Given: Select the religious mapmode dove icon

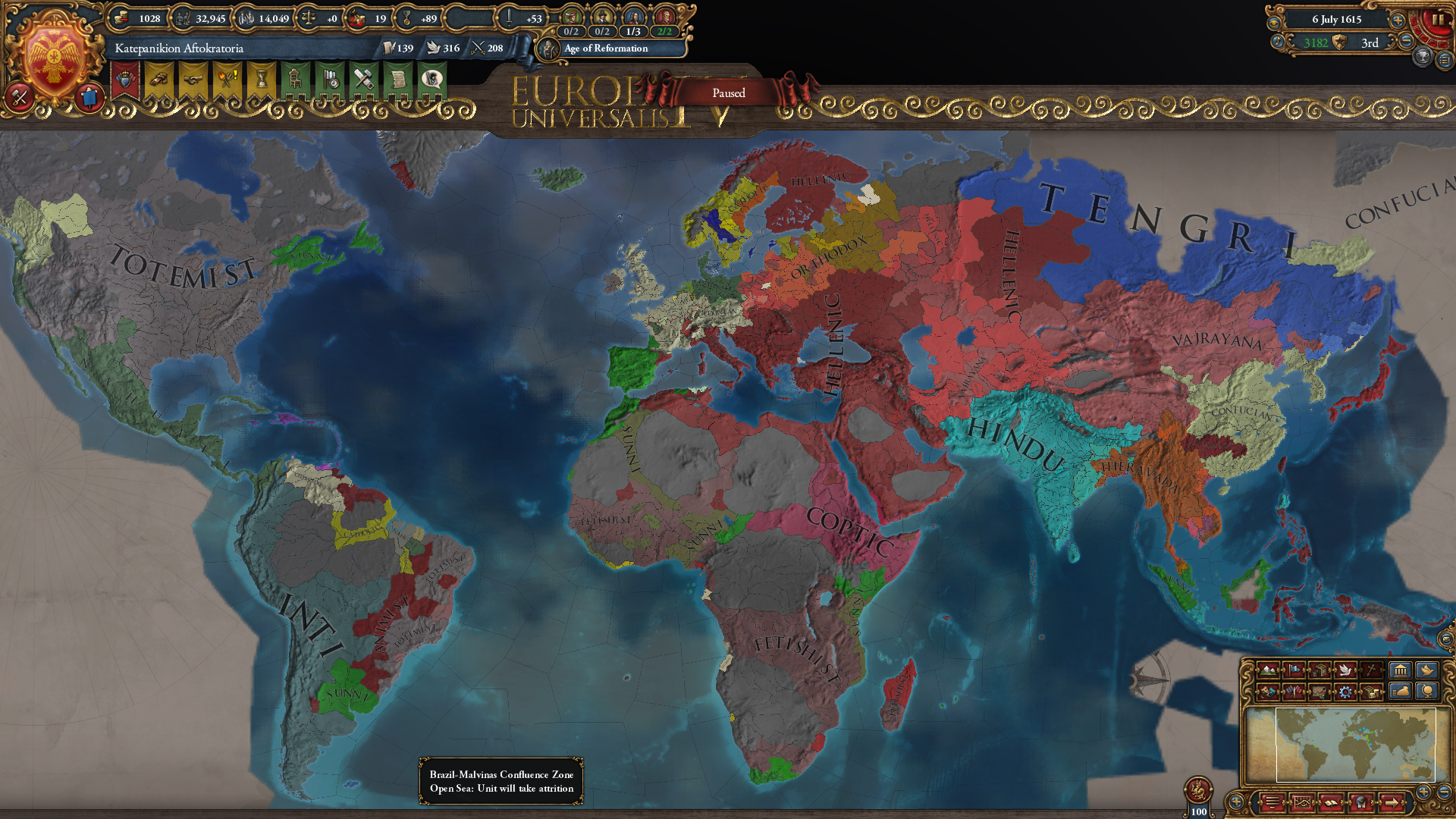Looking at the screenshot, I should 1344,670.
